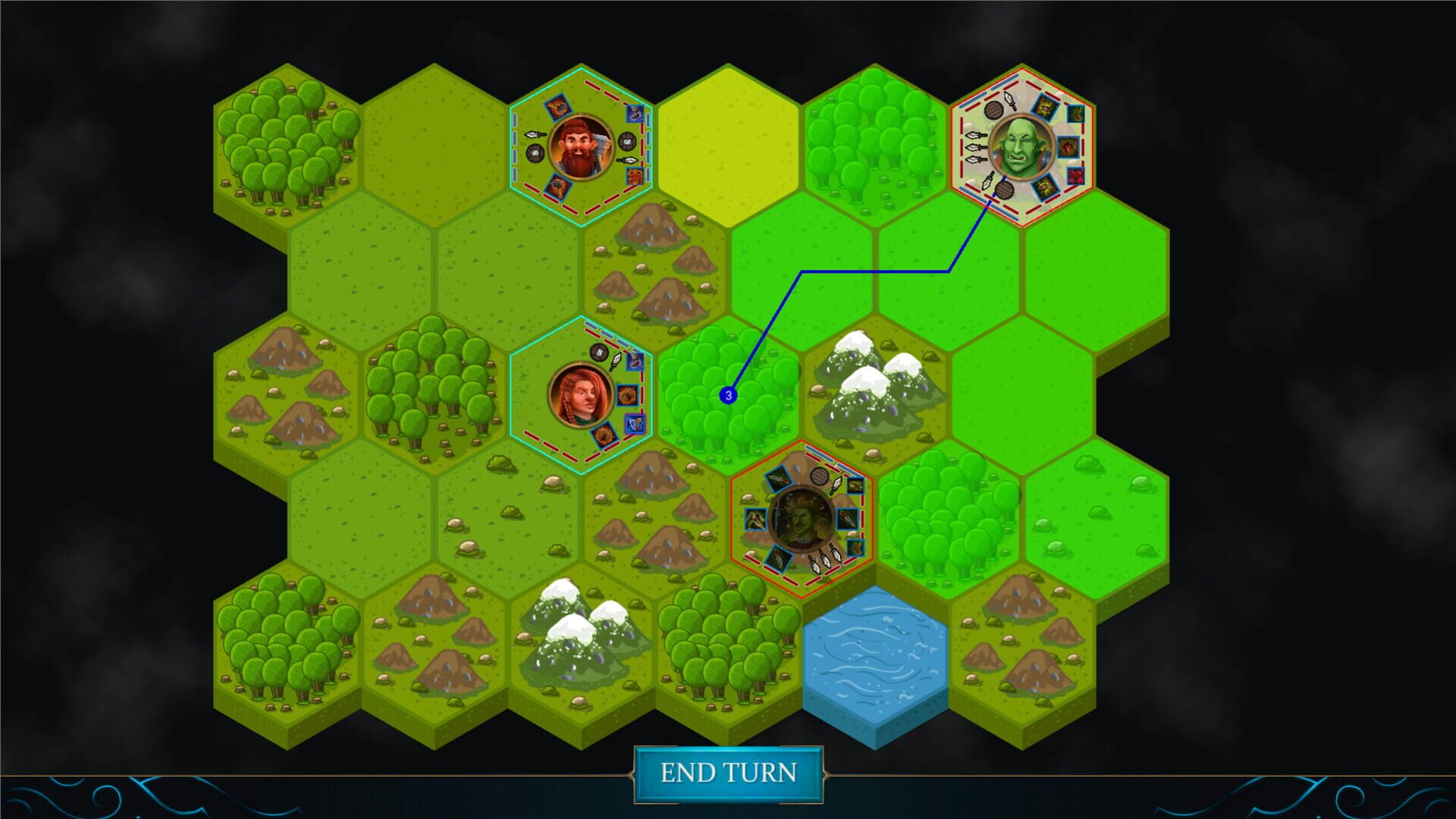1456x819 pixels.
Task: Select the orc chieftain's portrait
Action: [1021, 146]
